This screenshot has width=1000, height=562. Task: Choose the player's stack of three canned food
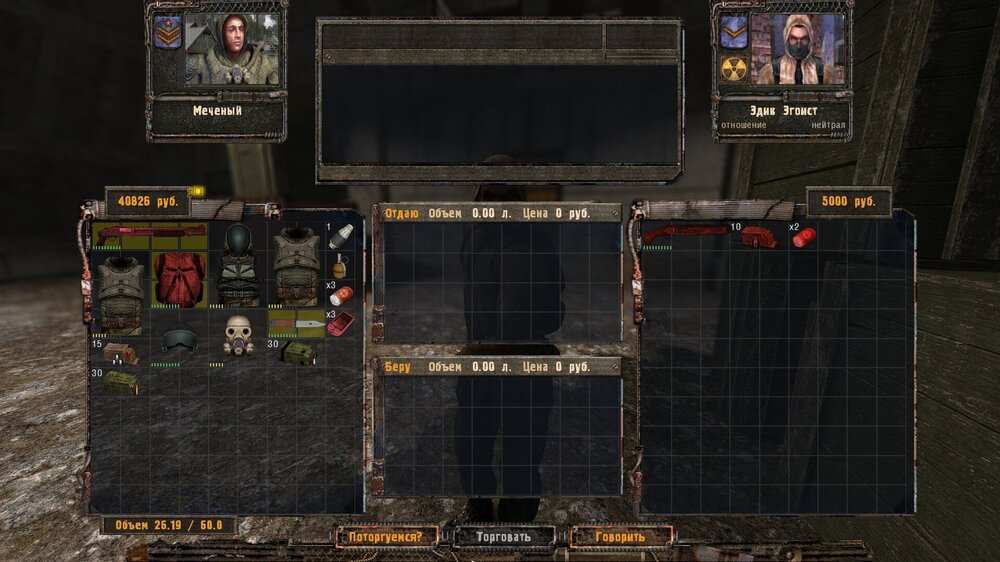point(340,295)
